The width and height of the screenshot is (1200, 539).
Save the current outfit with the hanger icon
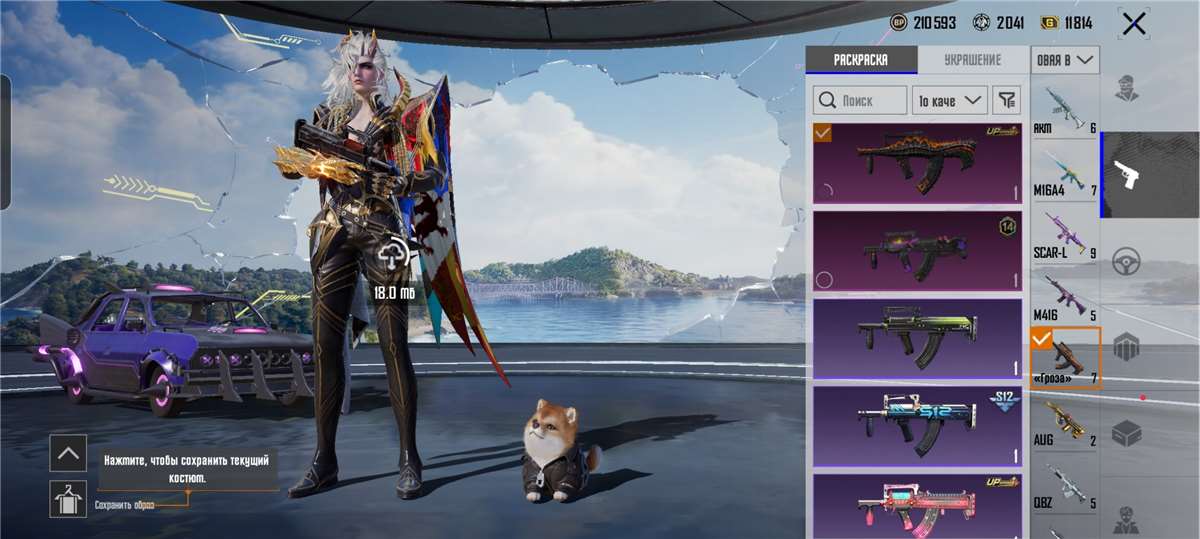(x=68, y=498)
